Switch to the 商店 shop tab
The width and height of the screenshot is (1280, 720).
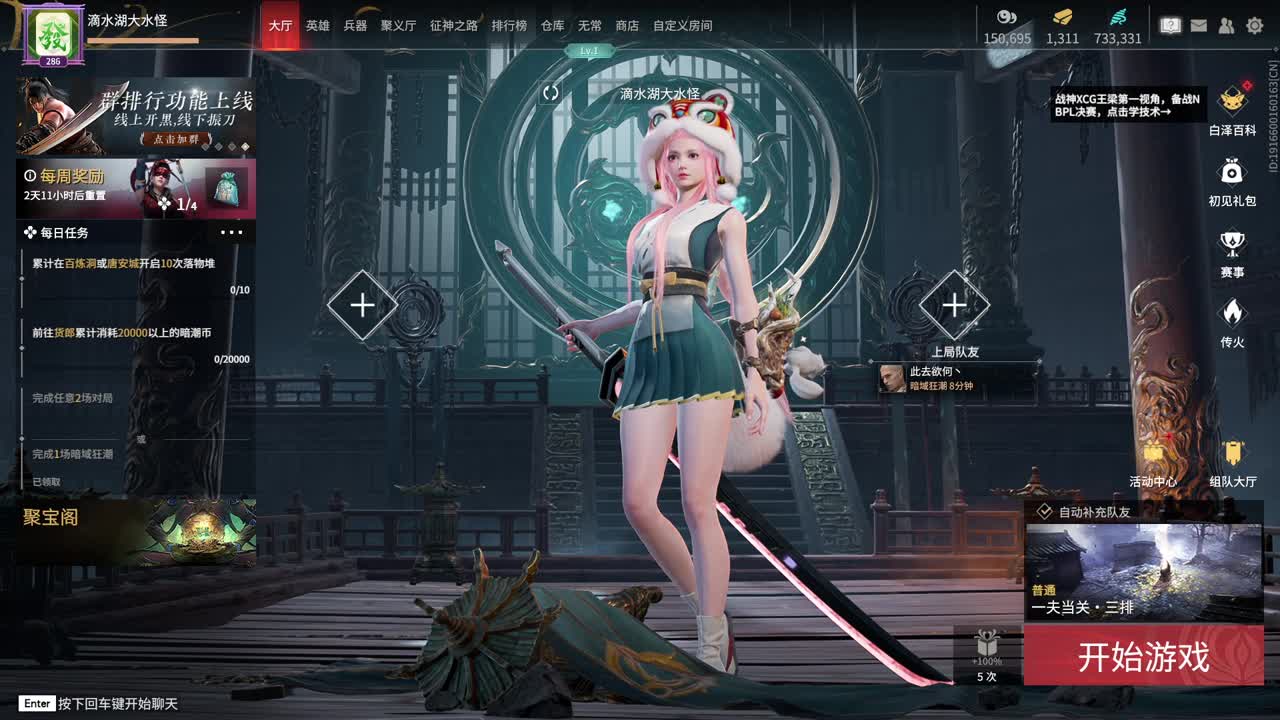(x=626, y=26)
